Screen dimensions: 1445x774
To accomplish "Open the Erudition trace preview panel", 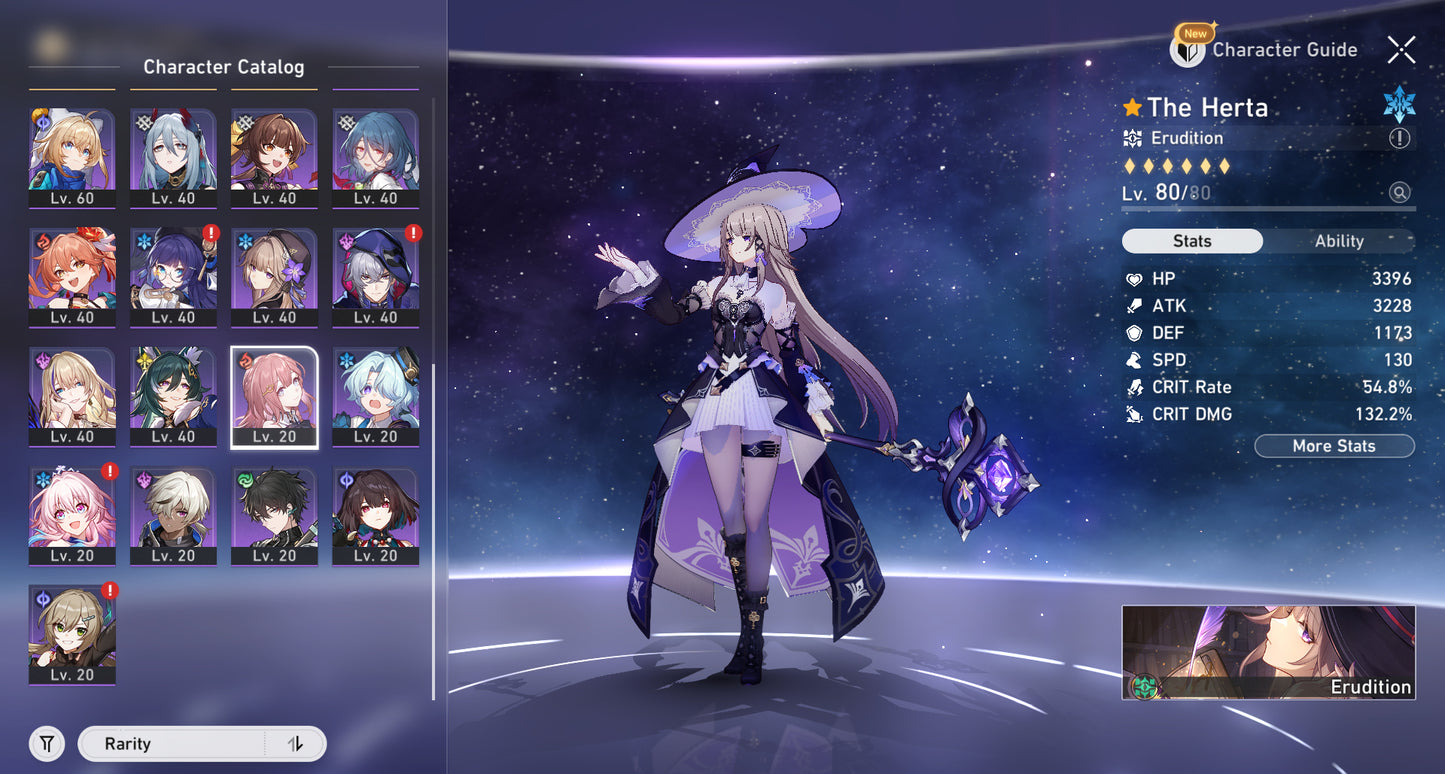I will (x=1267, y=651).
